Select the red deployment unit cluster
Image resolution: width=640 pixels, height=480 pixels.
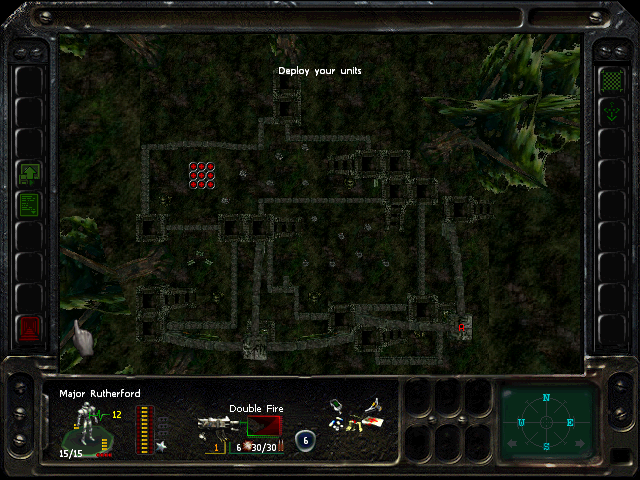click(203, 175)
